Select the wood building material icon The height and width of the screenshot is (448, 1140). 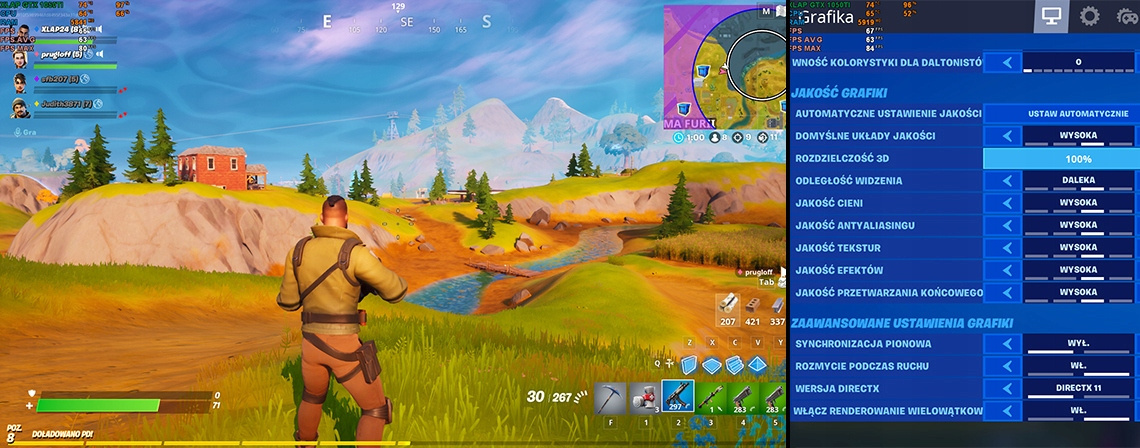[728, 306]
